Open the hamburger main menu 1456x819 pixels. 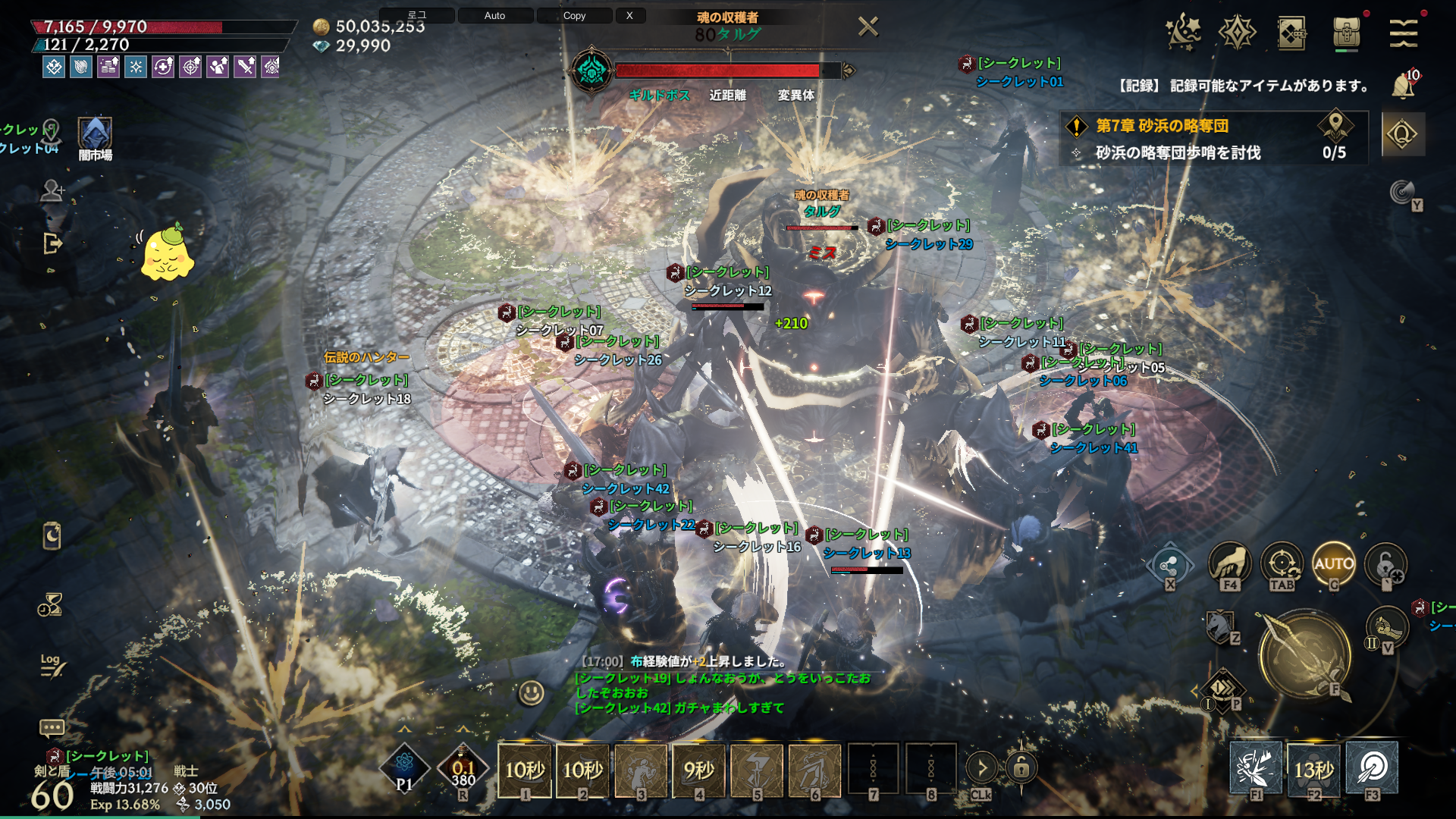pyautogui.click(x=1403, y=33)
